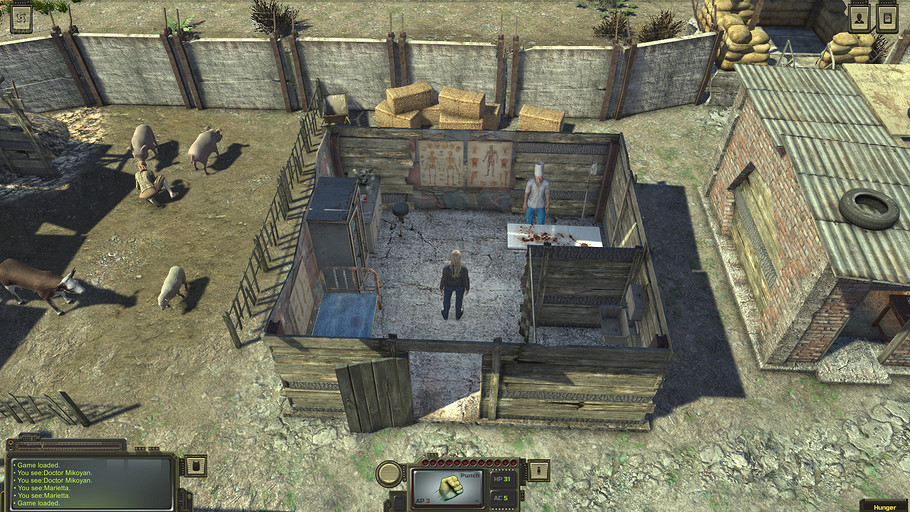Screen dimensions: 910x512
Task: Click the Hunger status indicator
Action: 883,506
